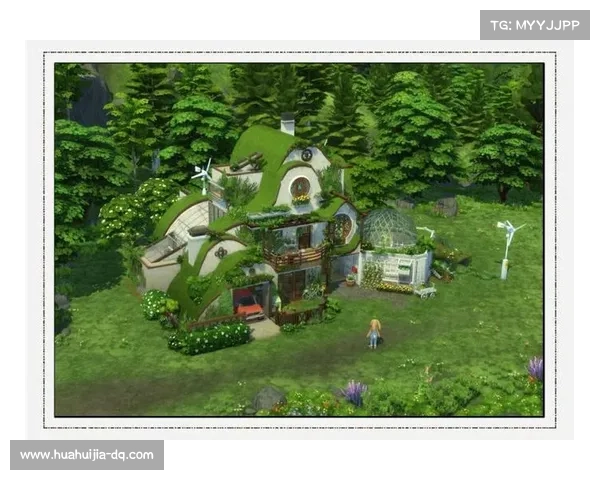The image size is (600, 480).
Task: Open the www.huahuijia-dq.com website link
Action: pos(87,455)
